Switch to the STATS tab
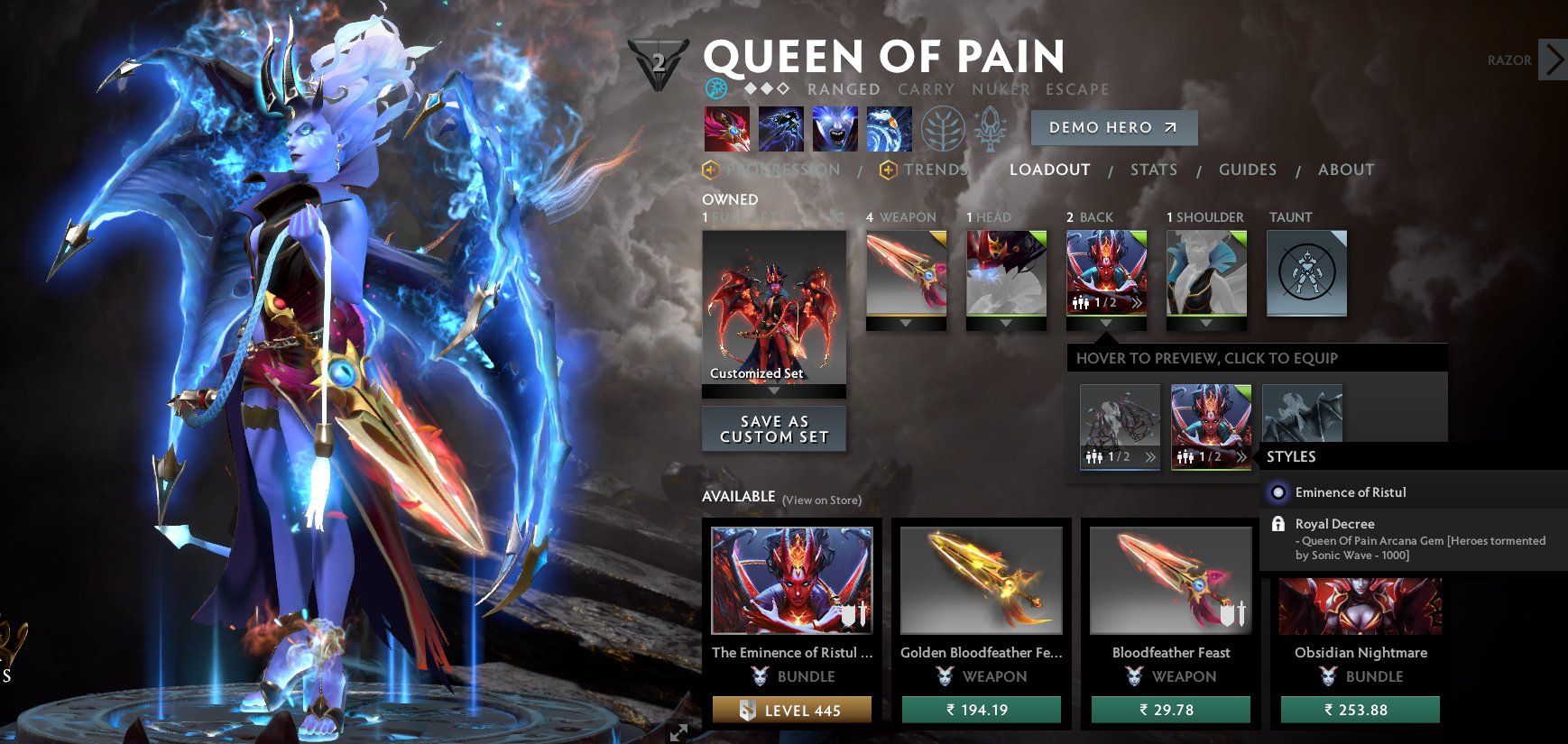The width and height of the screenshot is (1568, 744). click(1154, 170)
